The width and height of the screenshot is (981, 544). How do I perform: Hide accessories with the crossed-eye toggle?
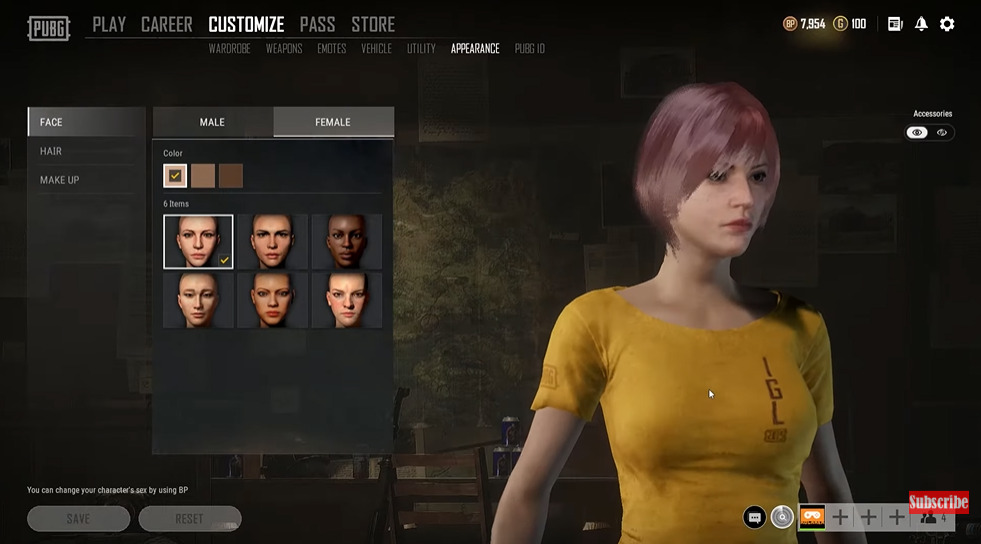(942, 133)
